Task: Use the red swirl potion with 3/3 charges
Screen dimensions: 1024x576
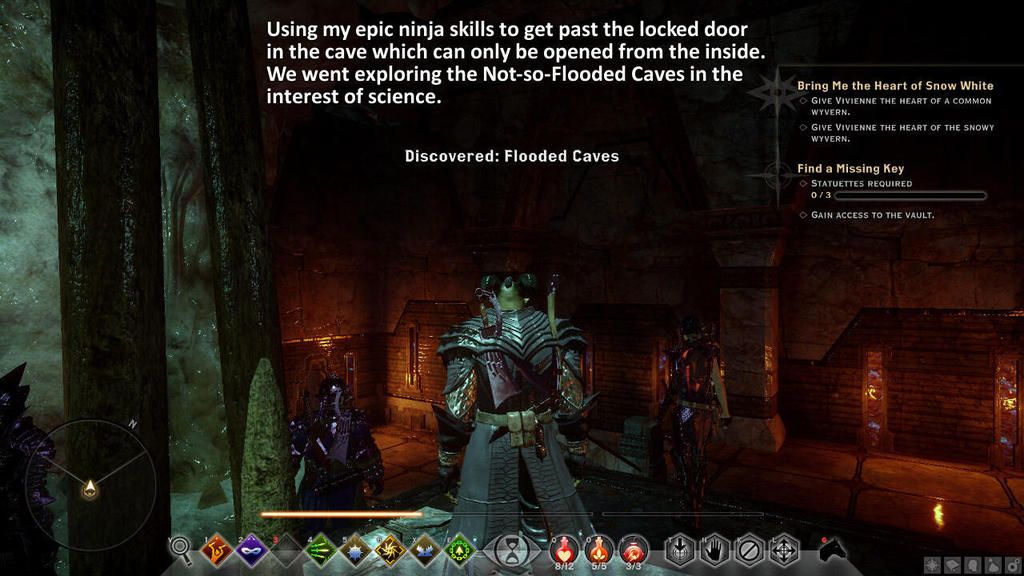Action: [x=633, y=549]
